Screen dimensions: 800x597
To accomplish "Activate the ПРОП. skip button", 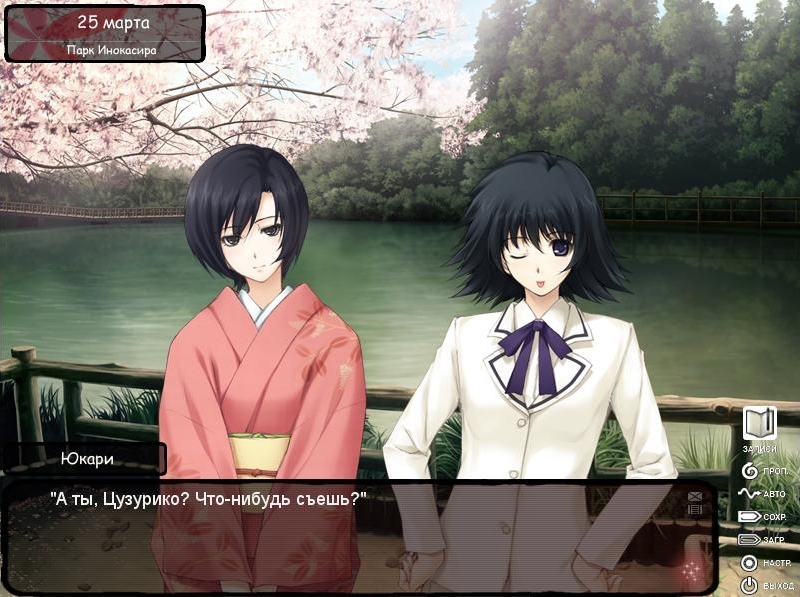I will [x=760, y=469].
